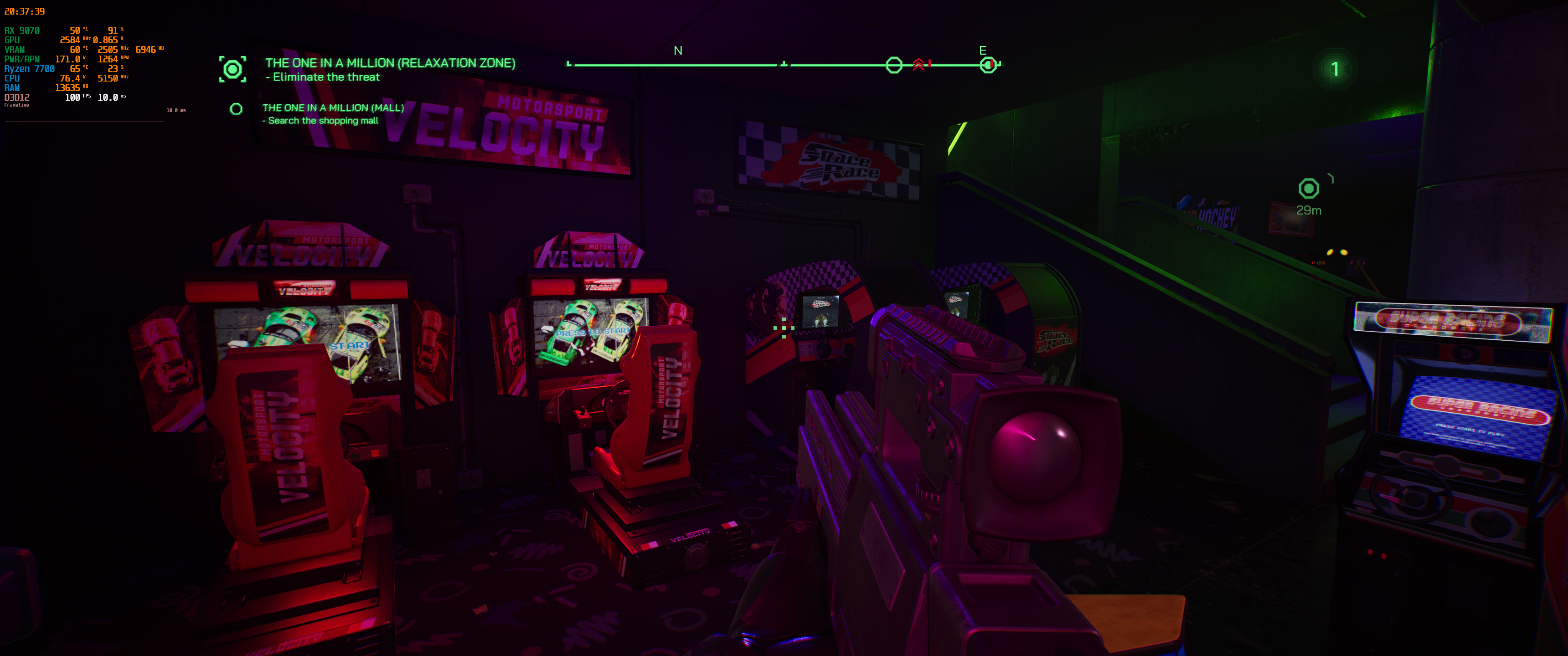Click the Ryzen 7700 entry in the performance overlay
Viewport: 1568px width, 656px height.
coord(31,69)
